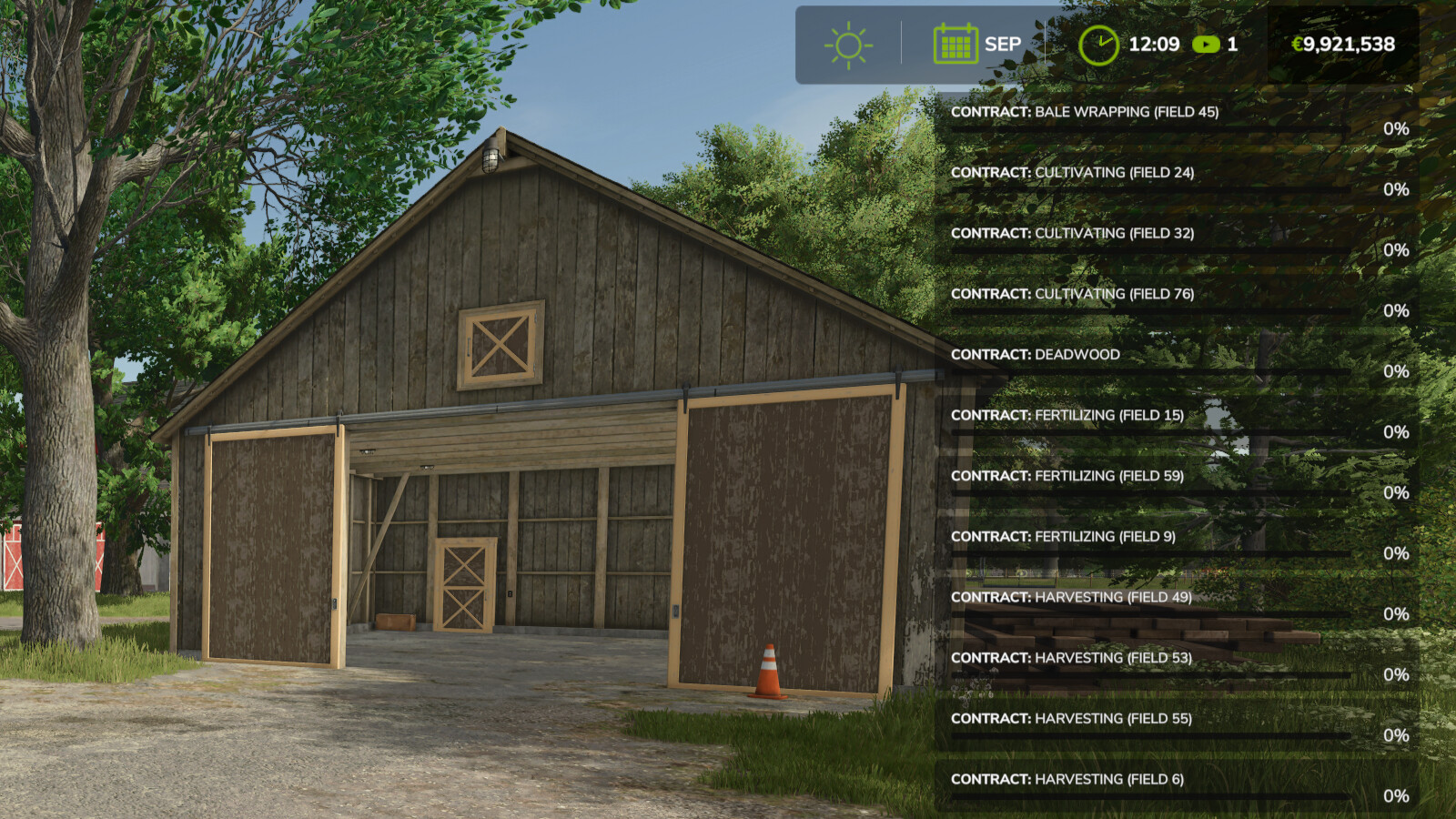The image size is (1456, 819).
Task: Select the Bale Wrapping Field 45 contract
Action: [x=1084, y=112]
